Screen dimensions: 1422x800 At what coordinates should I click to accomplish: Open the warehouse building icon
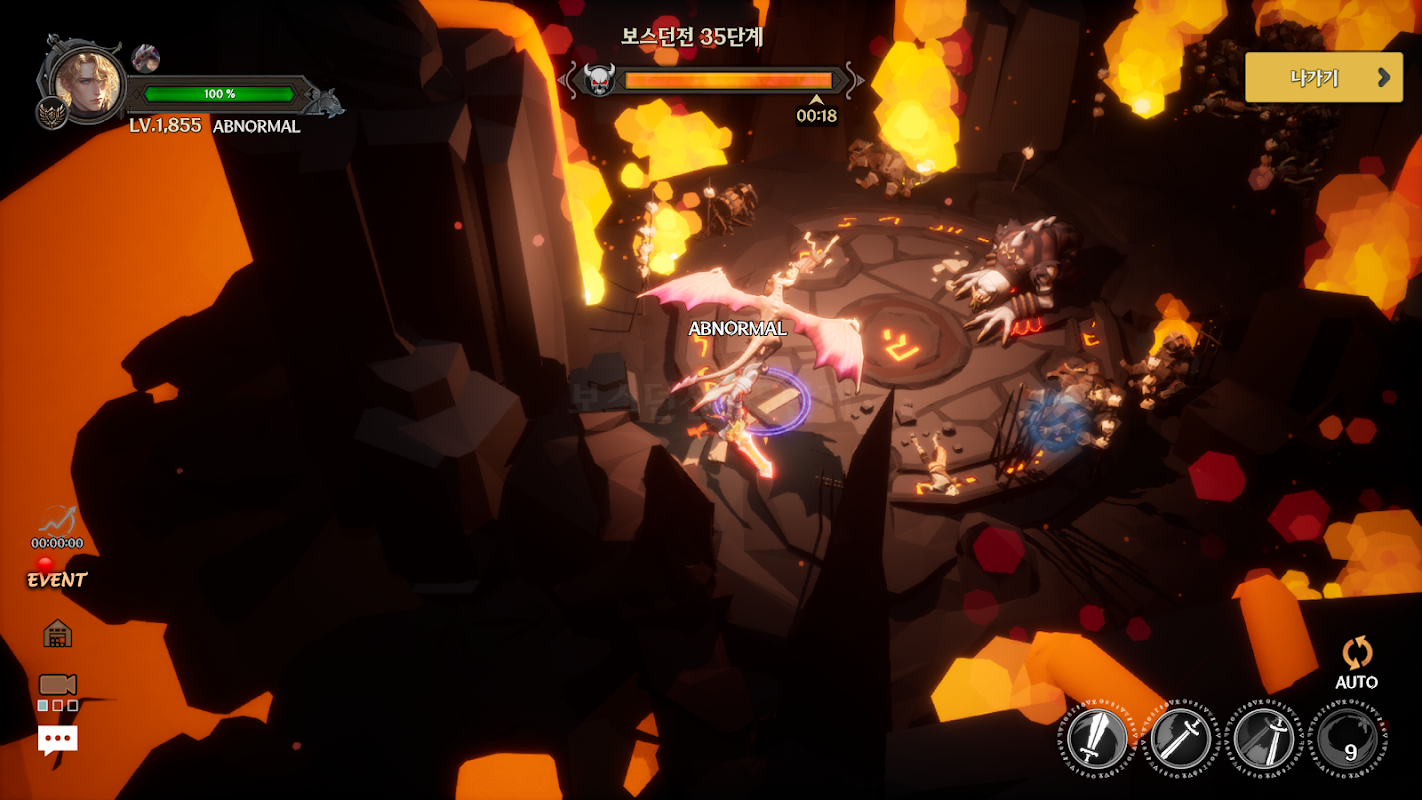[x=58, y=633]
